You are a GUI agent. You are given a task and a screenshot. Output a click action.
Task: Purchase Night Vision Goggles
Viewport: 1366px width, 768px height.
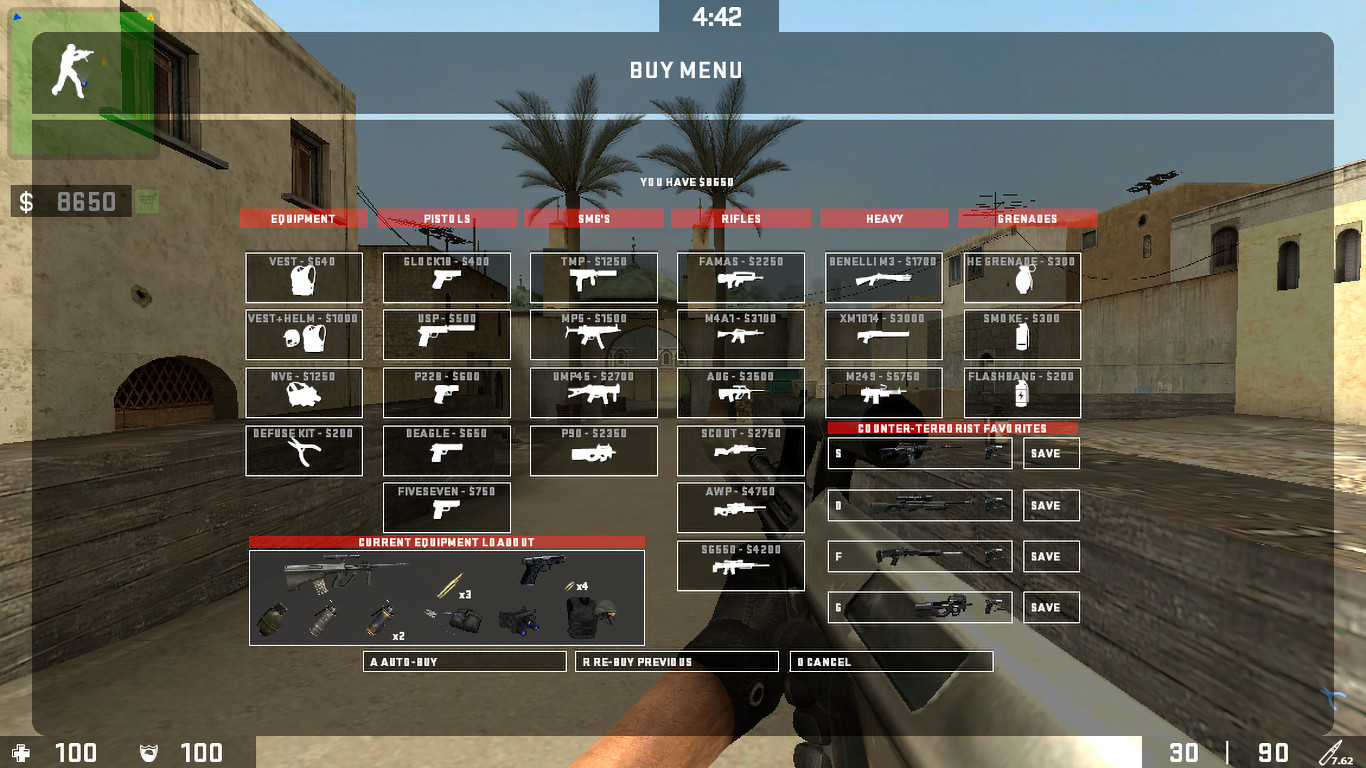[x=303, y=392]
